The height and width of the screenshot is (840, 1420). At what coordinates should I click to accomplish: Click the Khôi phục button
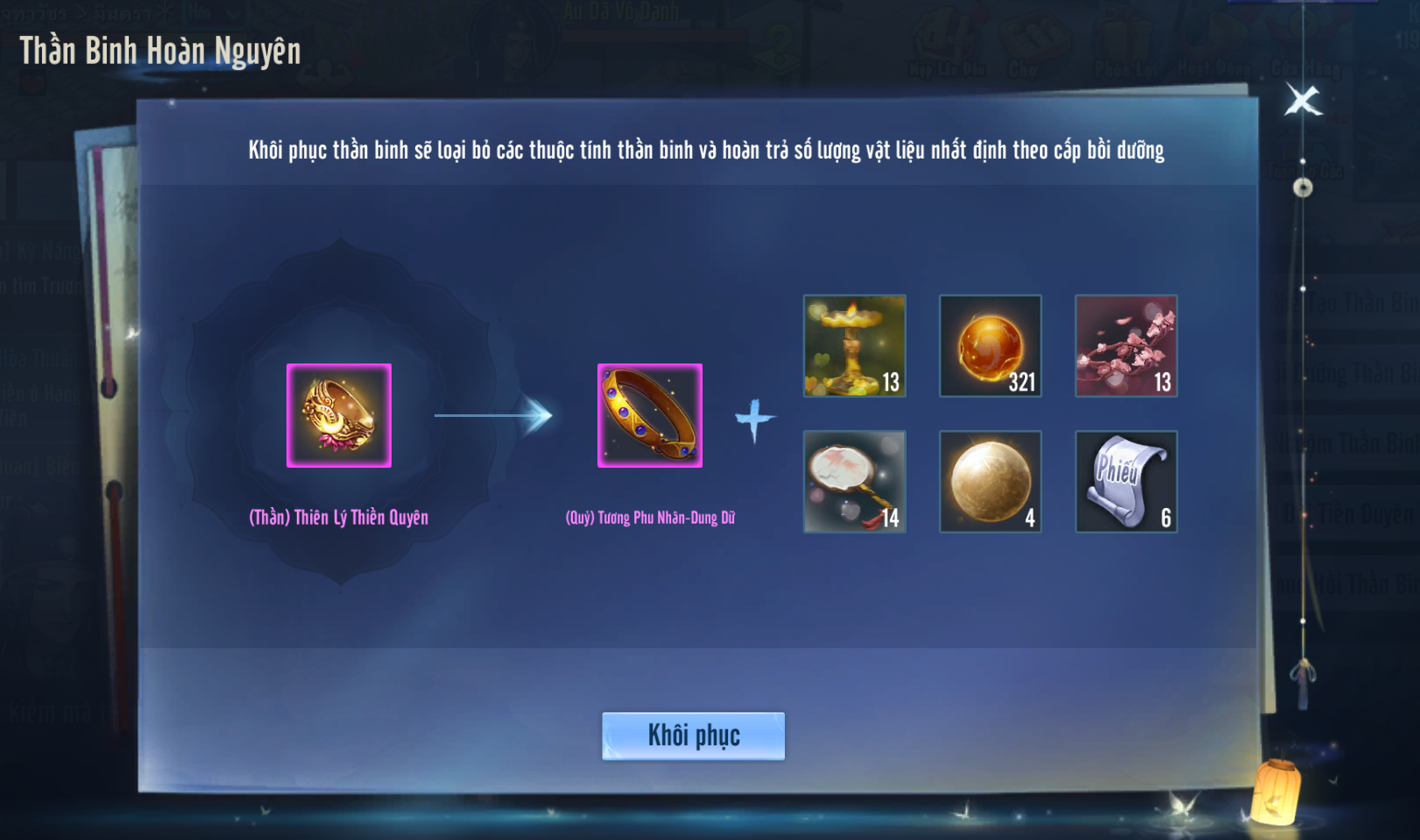[x=693, y=736]
